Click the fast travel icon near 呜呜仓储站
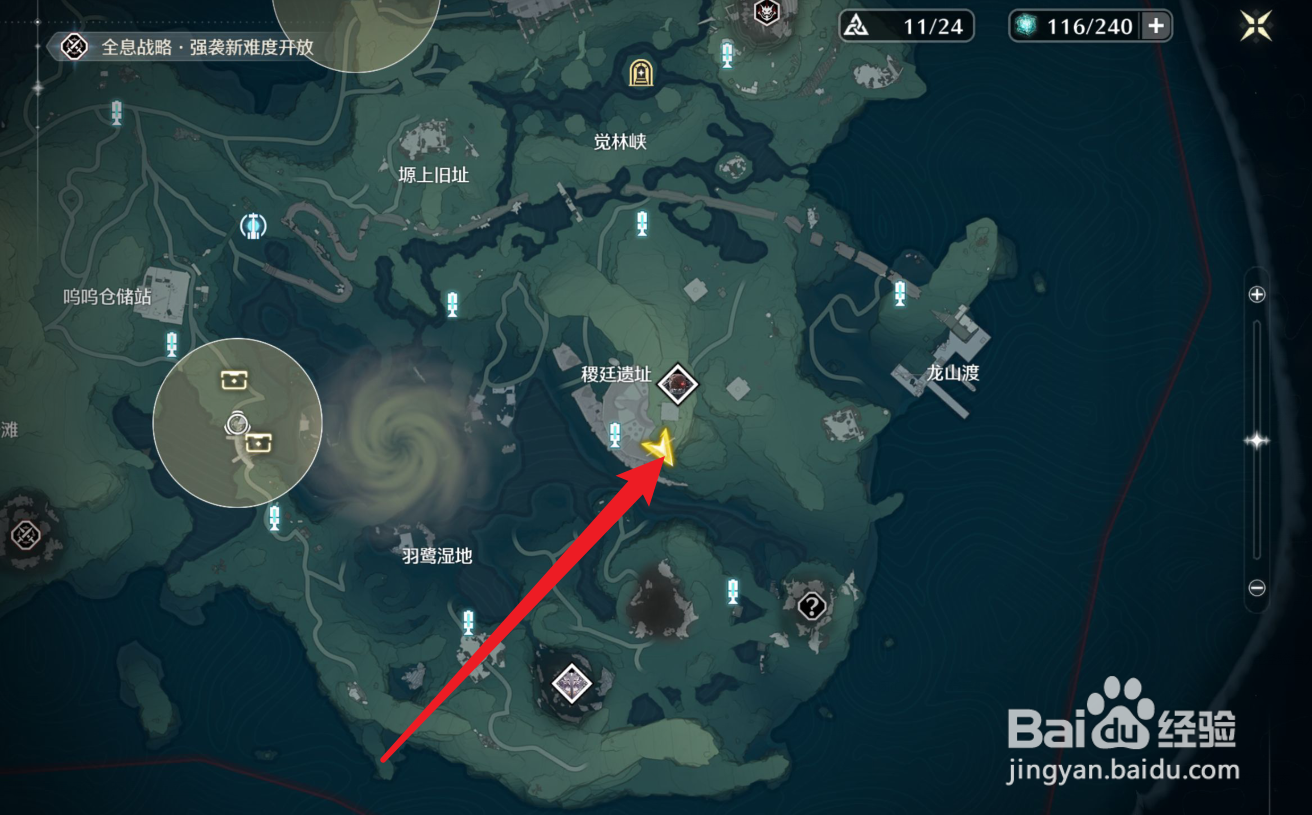The width and height of the screenshot is (1312, 815). point(252,226)
